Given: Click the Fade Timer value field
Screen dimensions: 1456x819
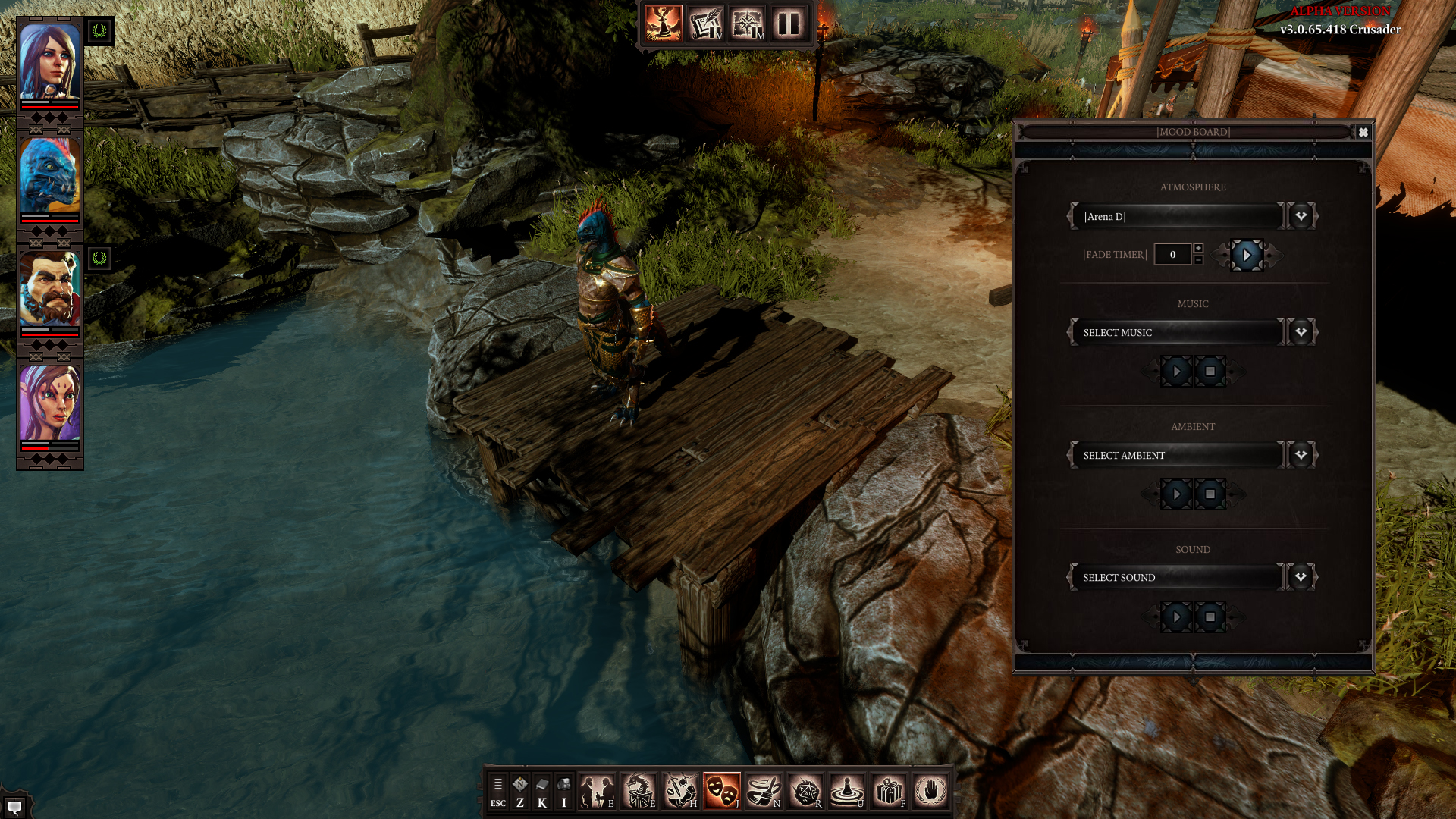Looking at the screenshot, I should [1172, 255].
